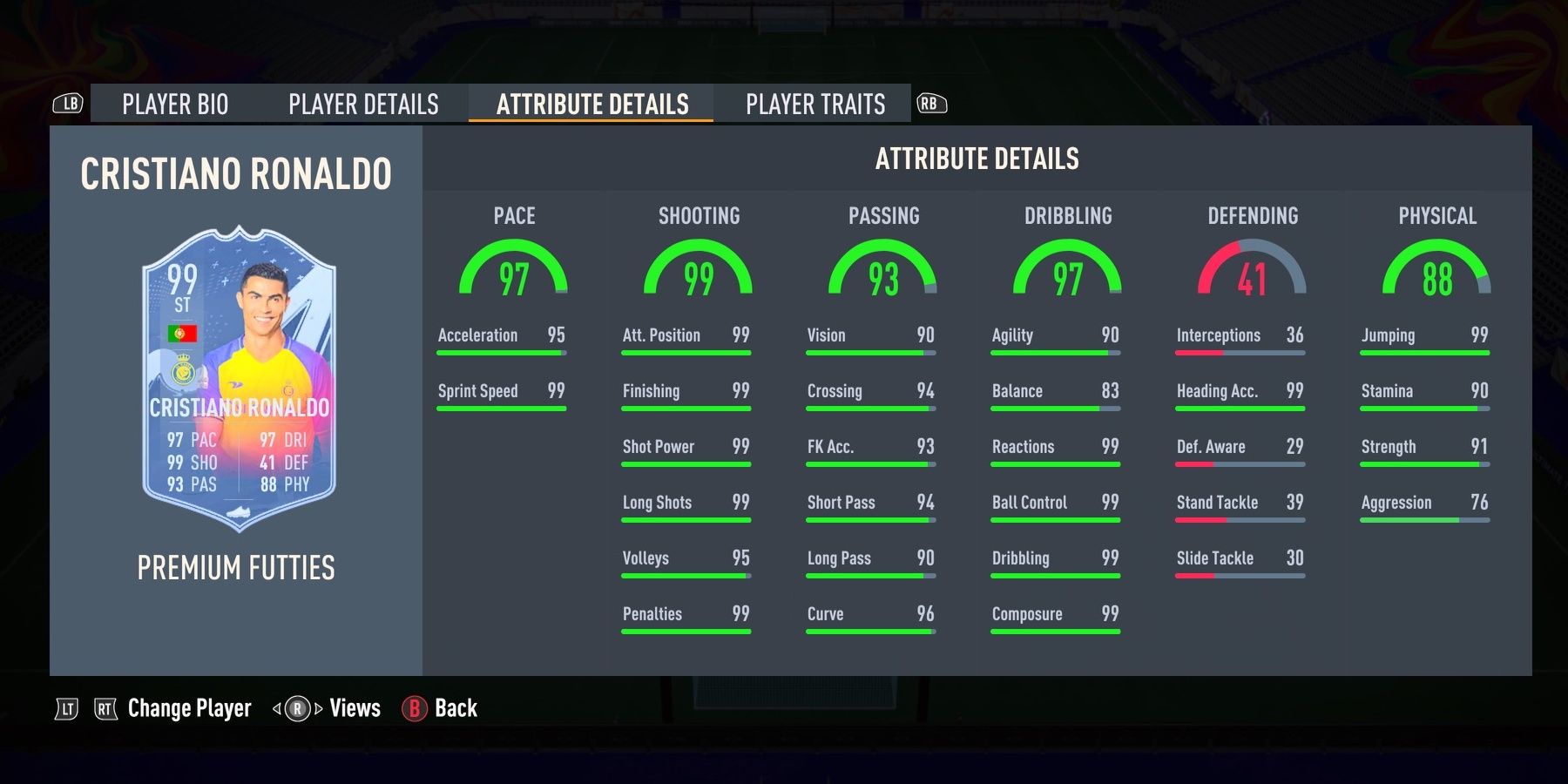Click the R stick icon next to Views
This screenshot has height=784, width=1568.
[296, 708]
